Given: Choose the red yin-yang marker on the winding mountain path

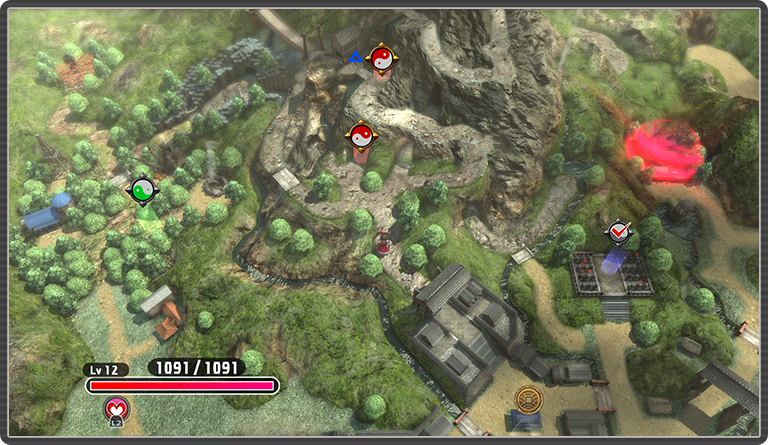Looking at the screenshot, I should (x=361, y=135).
